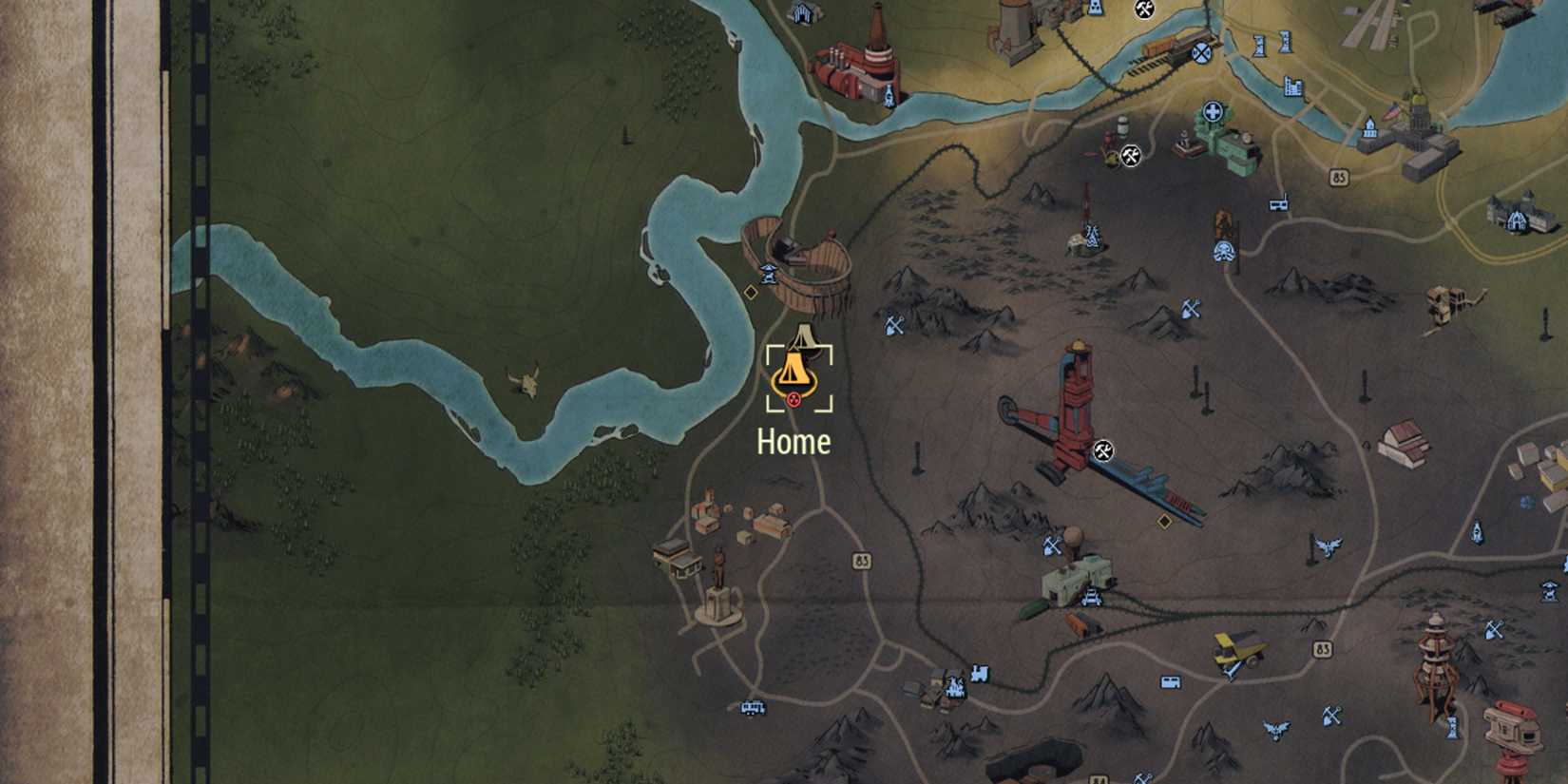Select the crossed pickaxe marker near the mountains
Screen dimensions: 1568x784
coord(893,325)
